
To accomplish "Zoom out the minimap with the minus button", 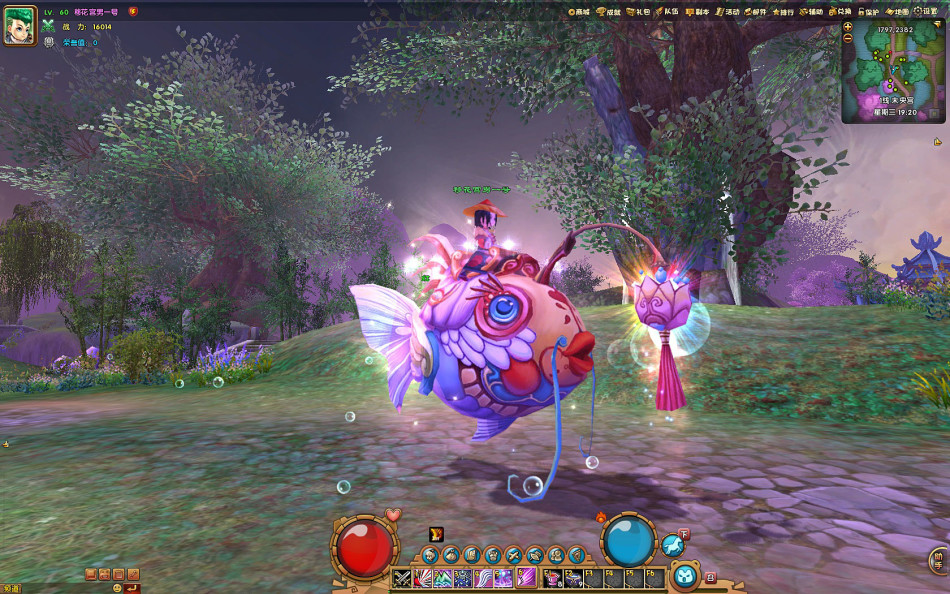I will click(x=848, y=38).
